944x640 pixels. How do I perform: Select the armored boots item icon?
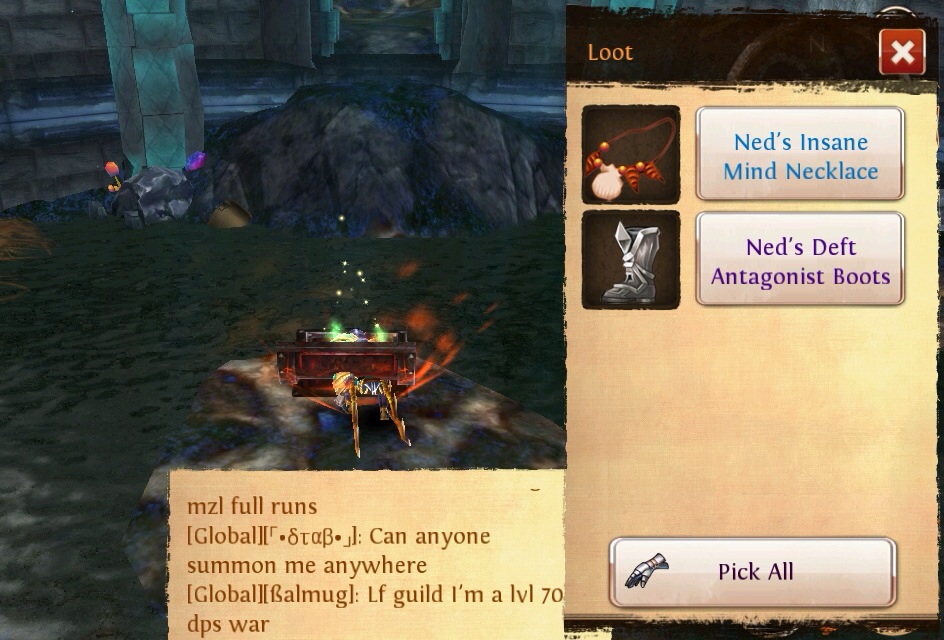(x=631, y=260)
